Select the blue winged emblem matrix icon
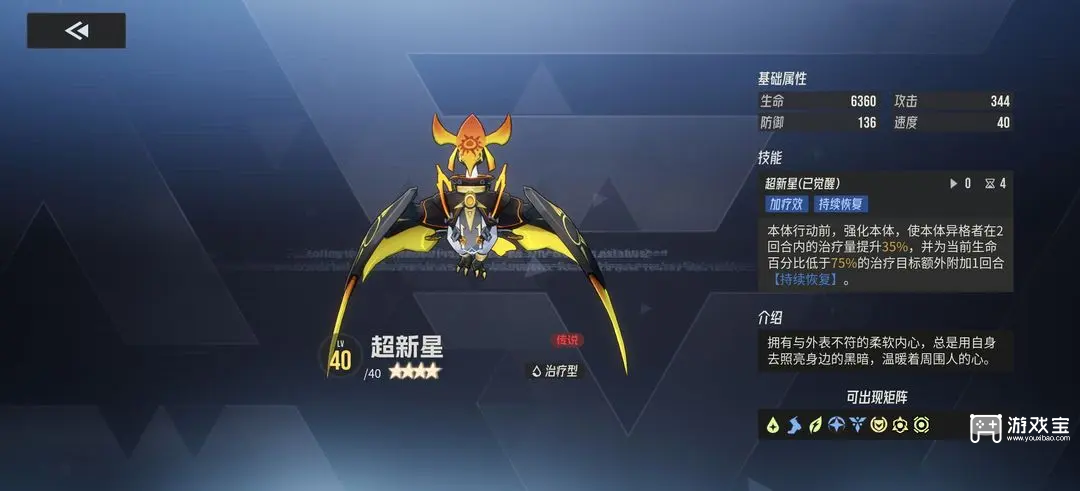Viewport: 1080px width, 491px height. pyautogui.click(x=857, y=425)
